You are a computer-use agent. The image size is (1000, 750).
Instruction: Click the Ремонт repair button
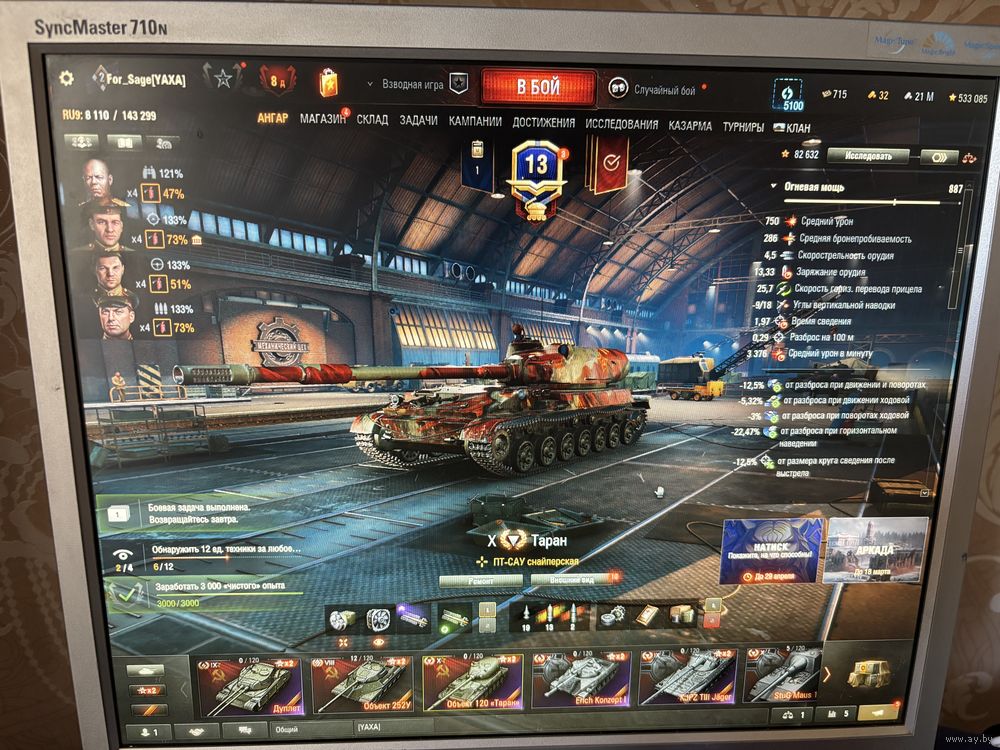tap(481, 578)
